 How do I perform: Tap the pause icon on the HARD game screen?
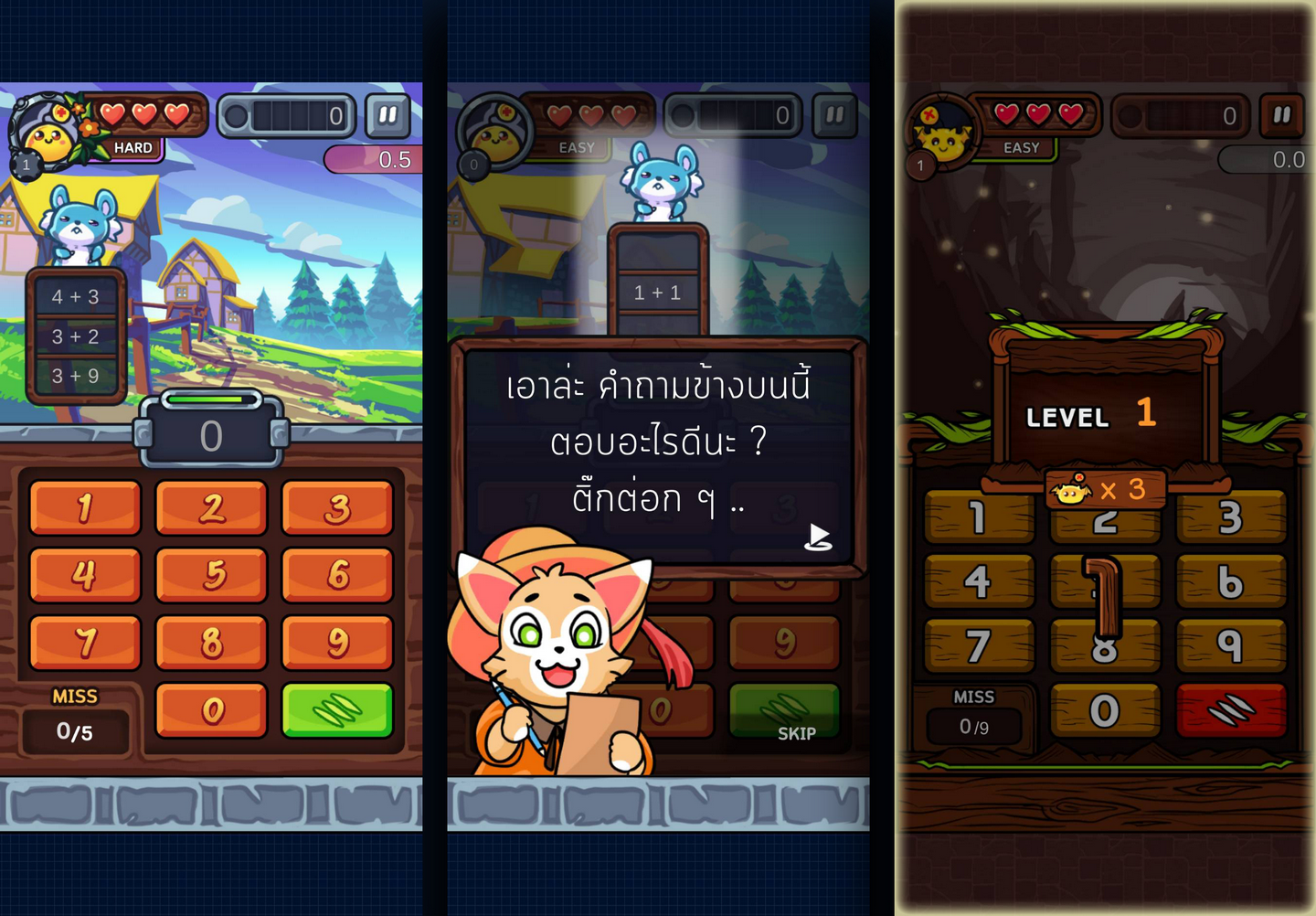(387, 115)
